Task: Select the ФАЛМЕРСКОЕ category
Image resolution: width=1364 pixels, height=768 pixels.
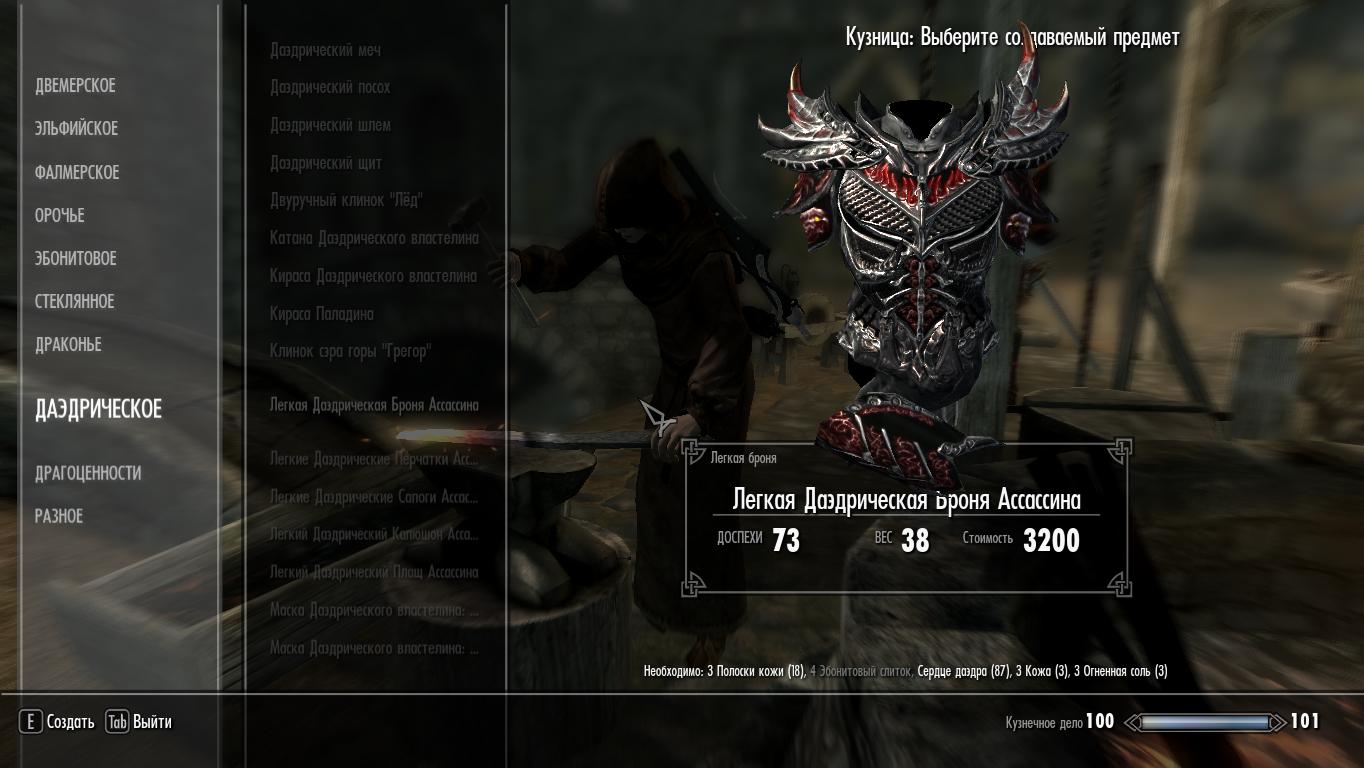Action: tap(77, 173)
